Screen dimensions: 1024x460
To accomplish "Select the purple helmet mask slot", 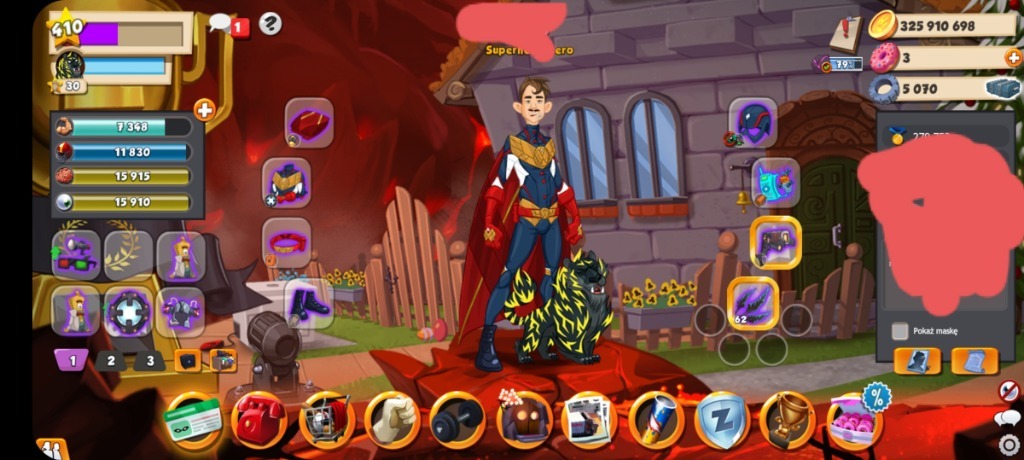I will tap(753, 123).
